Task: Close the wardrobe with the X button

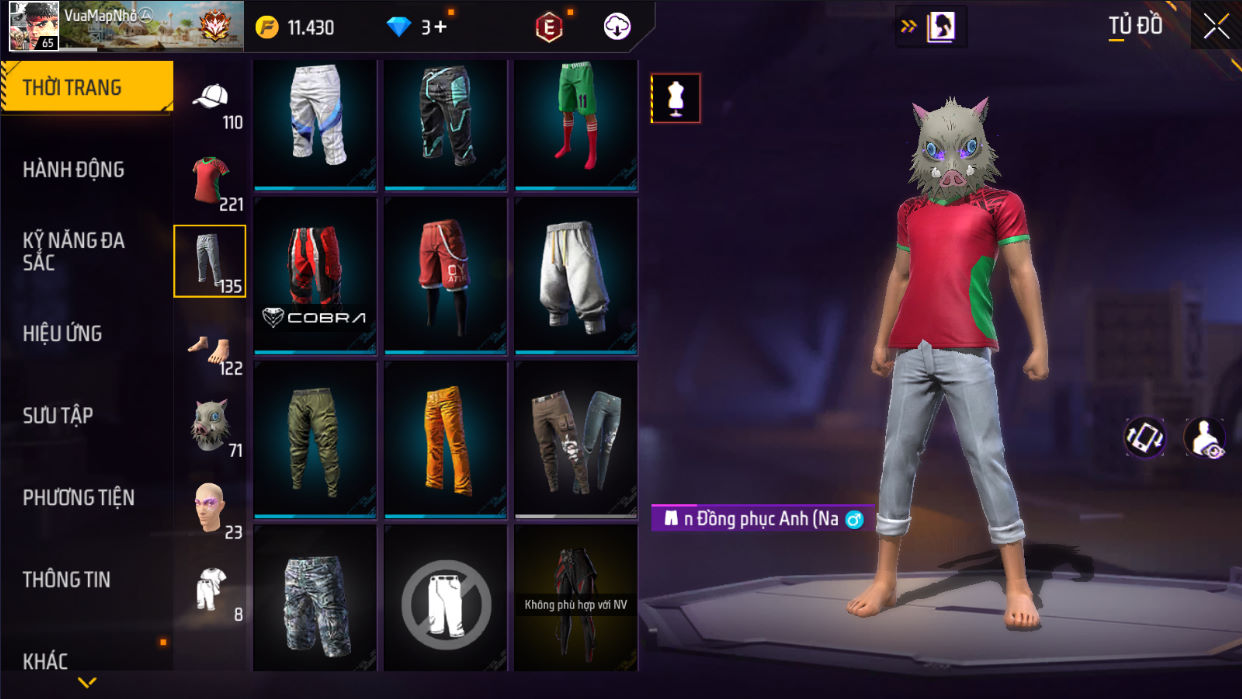Action: (1216, 27)
